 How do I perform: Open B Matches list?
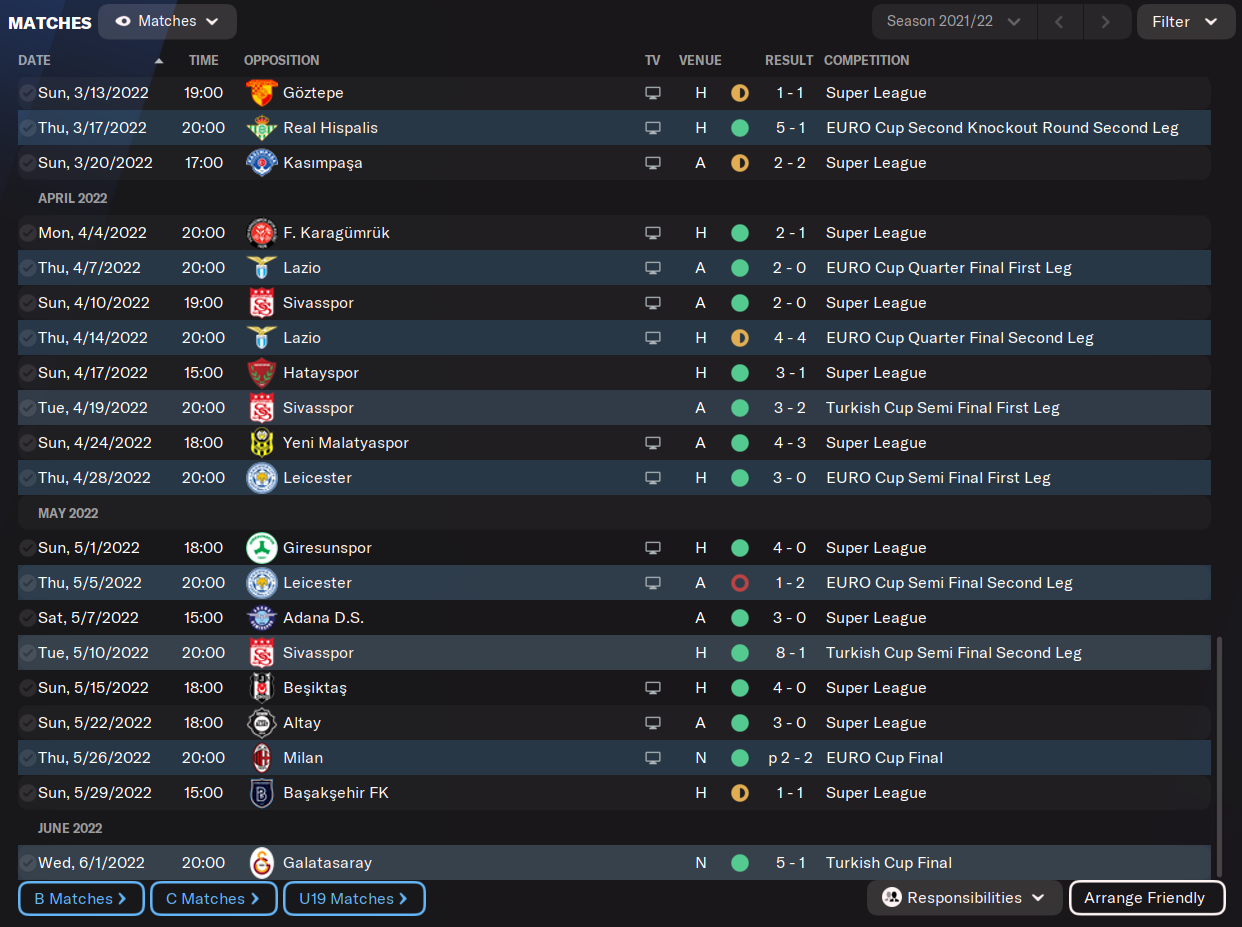click(81, 898)
